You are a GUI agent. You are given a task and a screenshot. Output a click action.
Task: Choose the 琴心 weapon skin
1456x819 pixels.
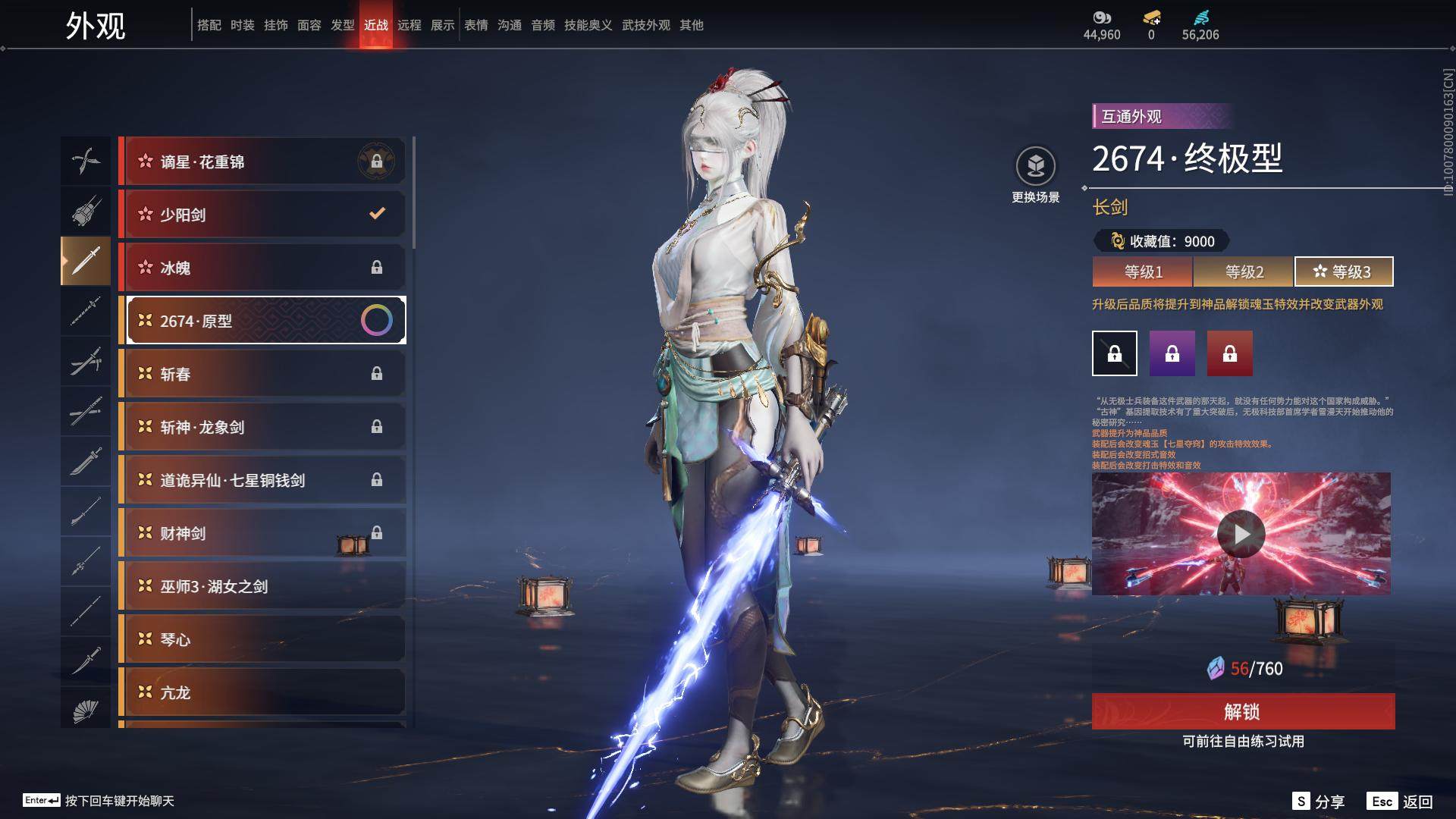click(262, 639)
